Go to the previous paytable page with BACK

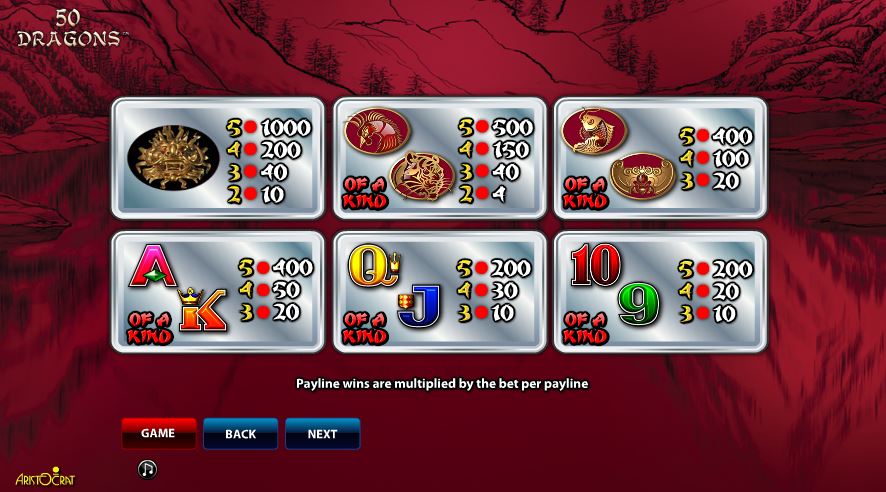pos(240,434)
